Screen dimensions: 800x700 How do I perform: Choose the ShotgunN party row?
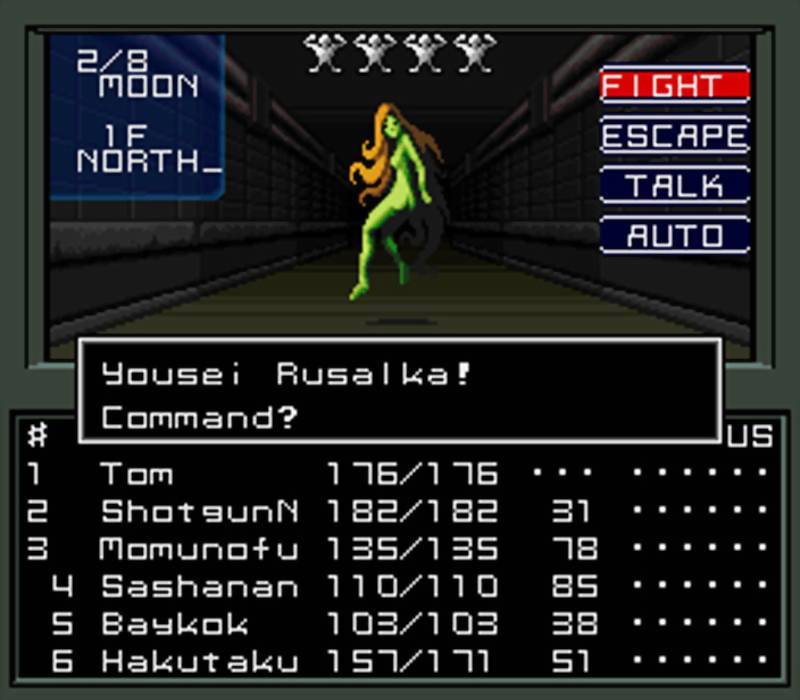(199, 511)
